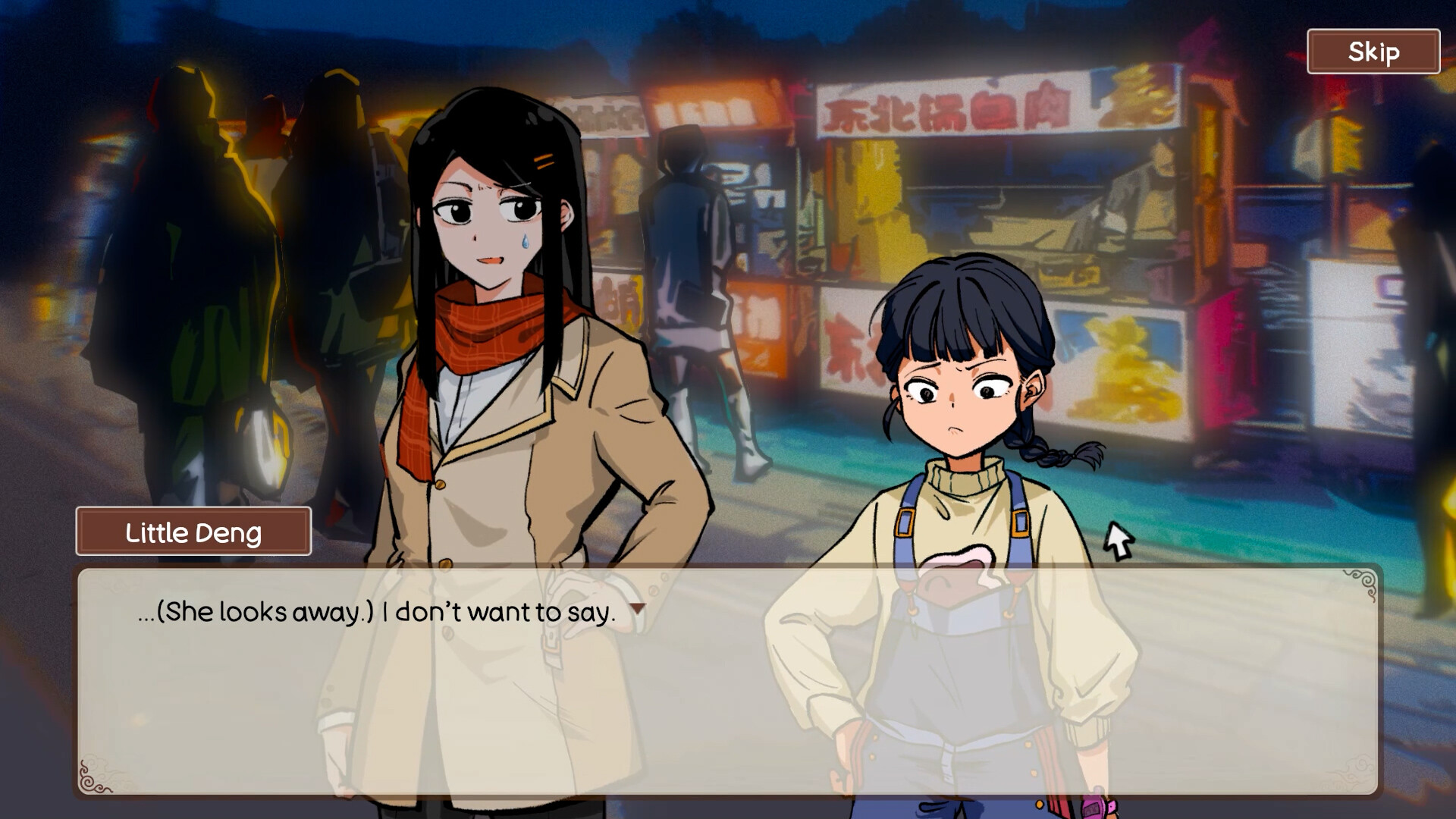The width and height of the screenshot is (1456, 819).
Task: Select the Skip button
Action: click(x=1373, y=52)
